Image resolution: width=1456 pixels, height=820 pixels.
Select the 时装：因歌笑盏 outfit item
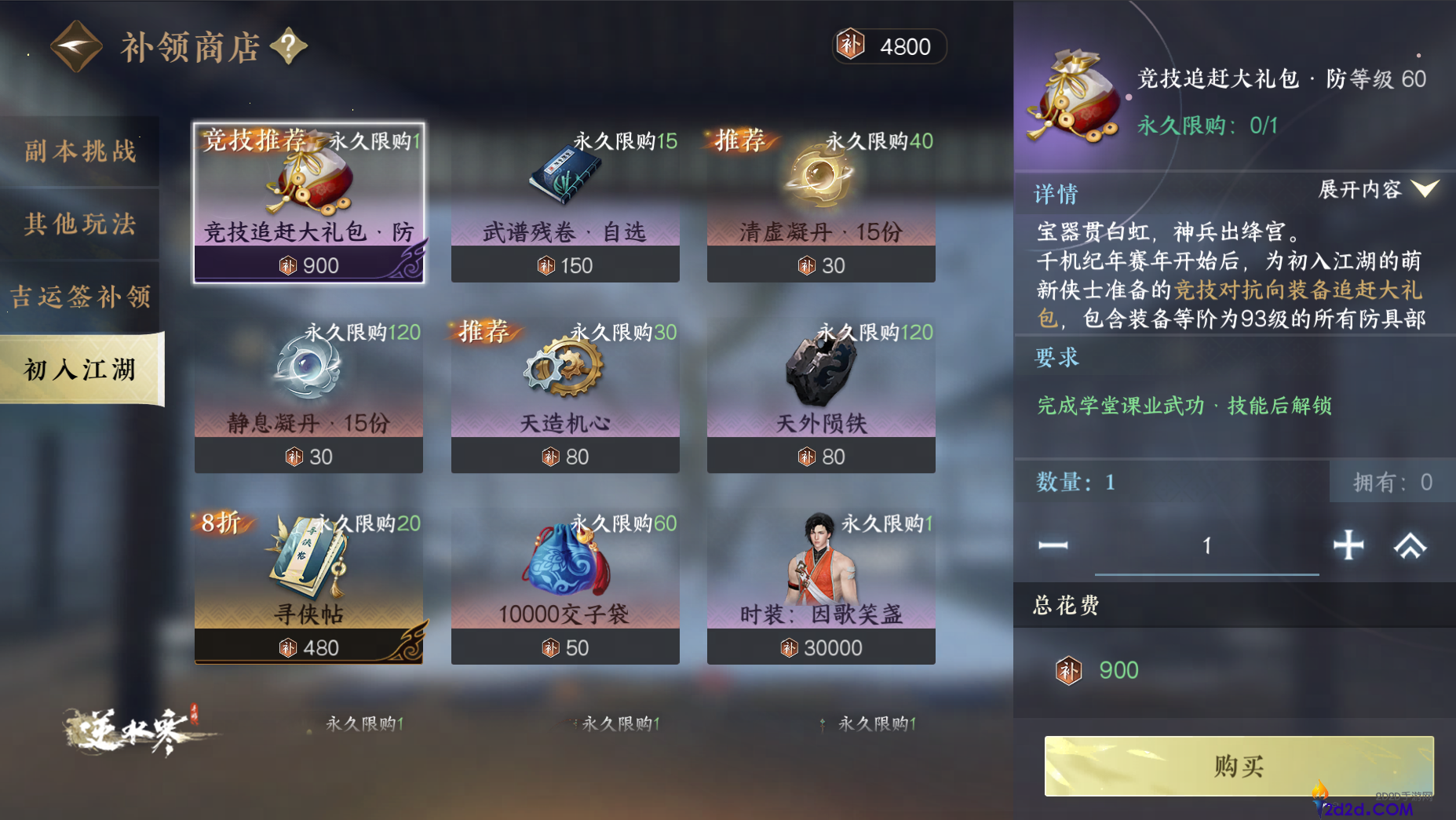click(820, 559)
